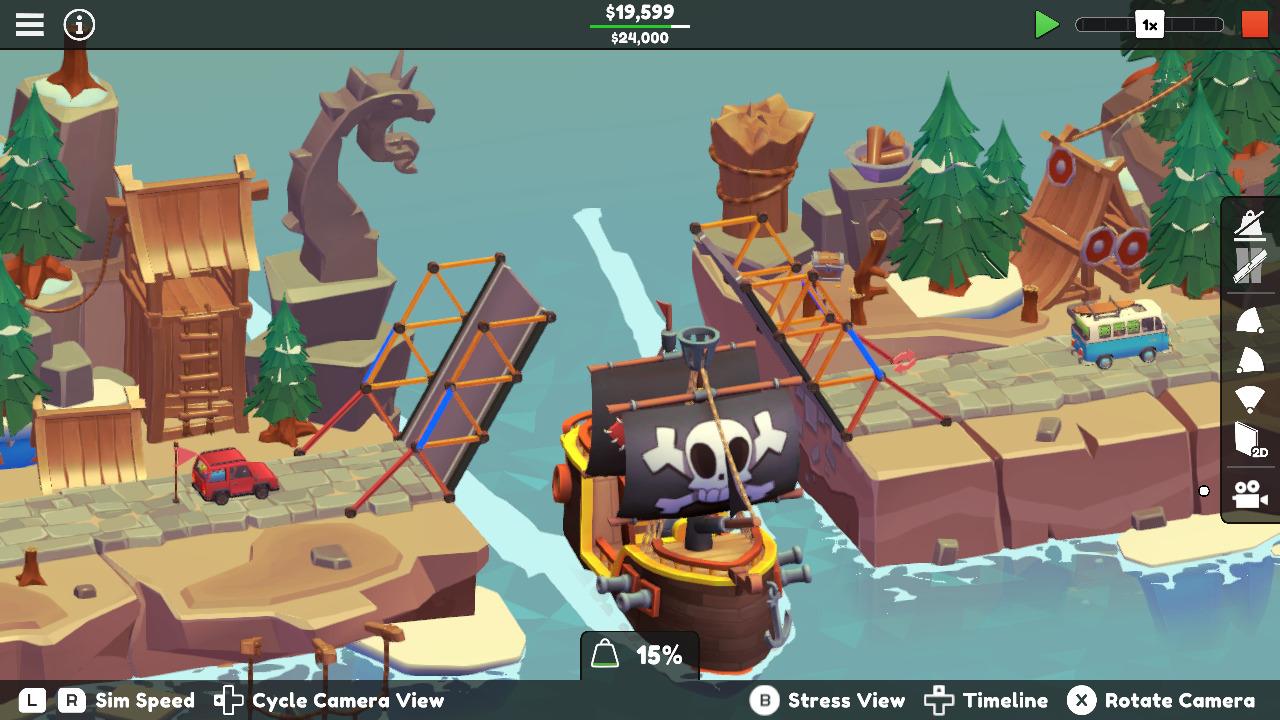Image resolution: width=1280 pixels, height=720 pixels.
Task: Toggle the bridge break visuals icon
Action: (x=1249, y=268)
